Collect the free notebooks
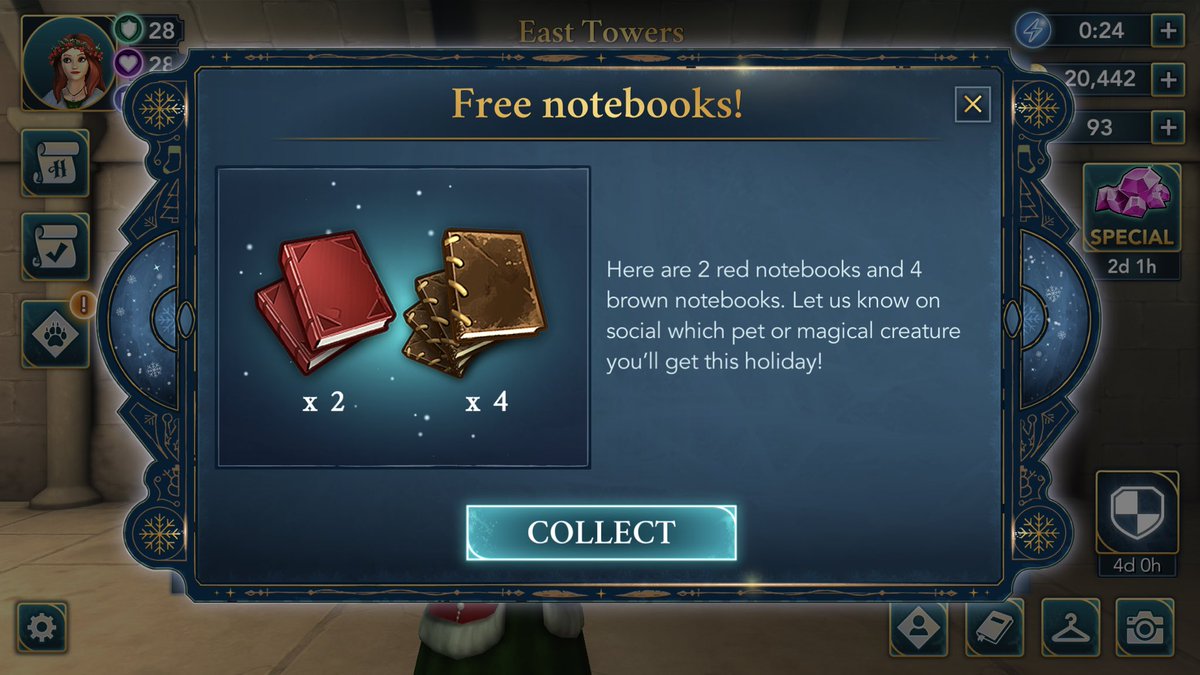1200x675 pixels. 601,532
